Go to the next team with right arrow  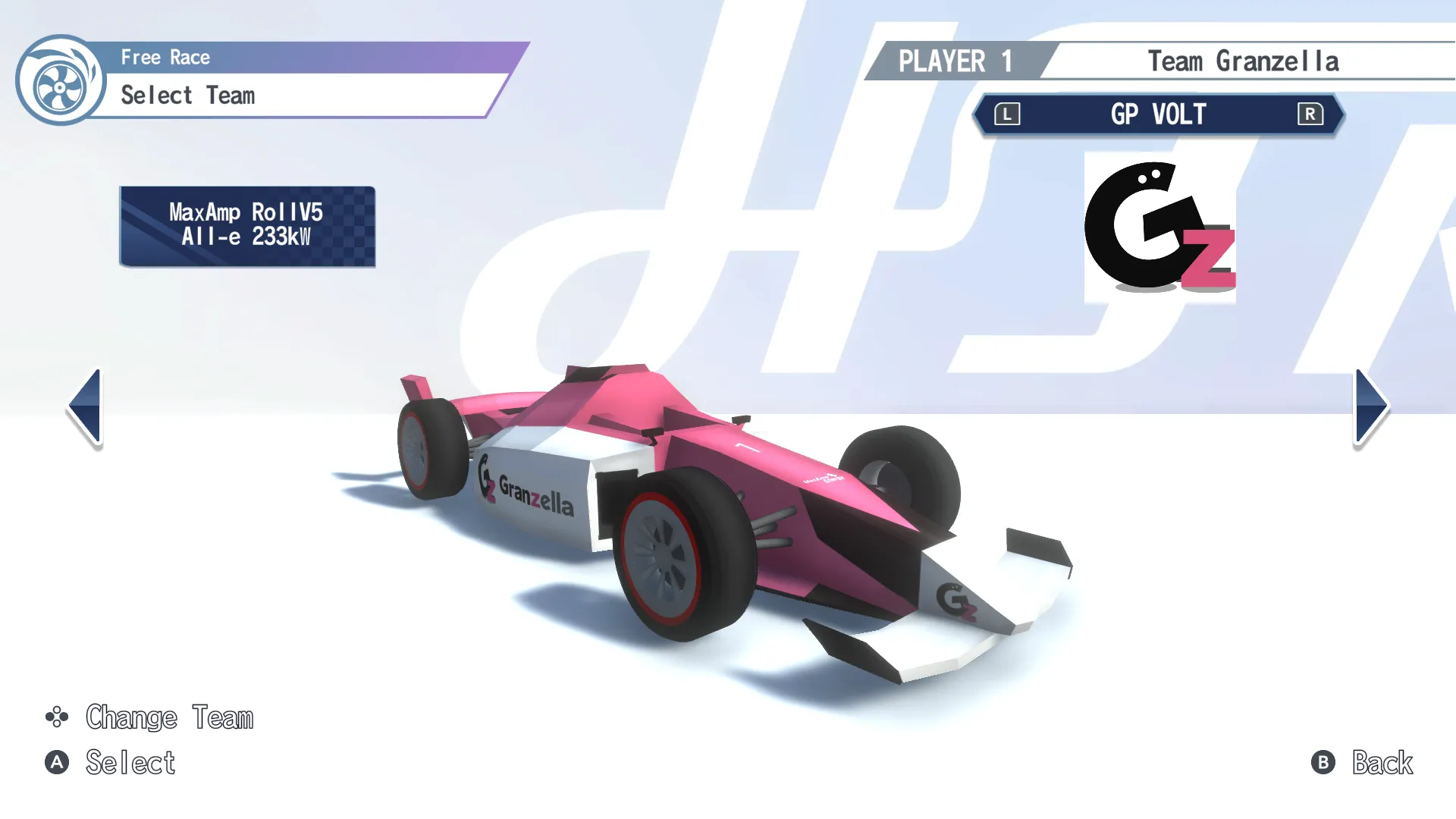[x=1370, y=406]
